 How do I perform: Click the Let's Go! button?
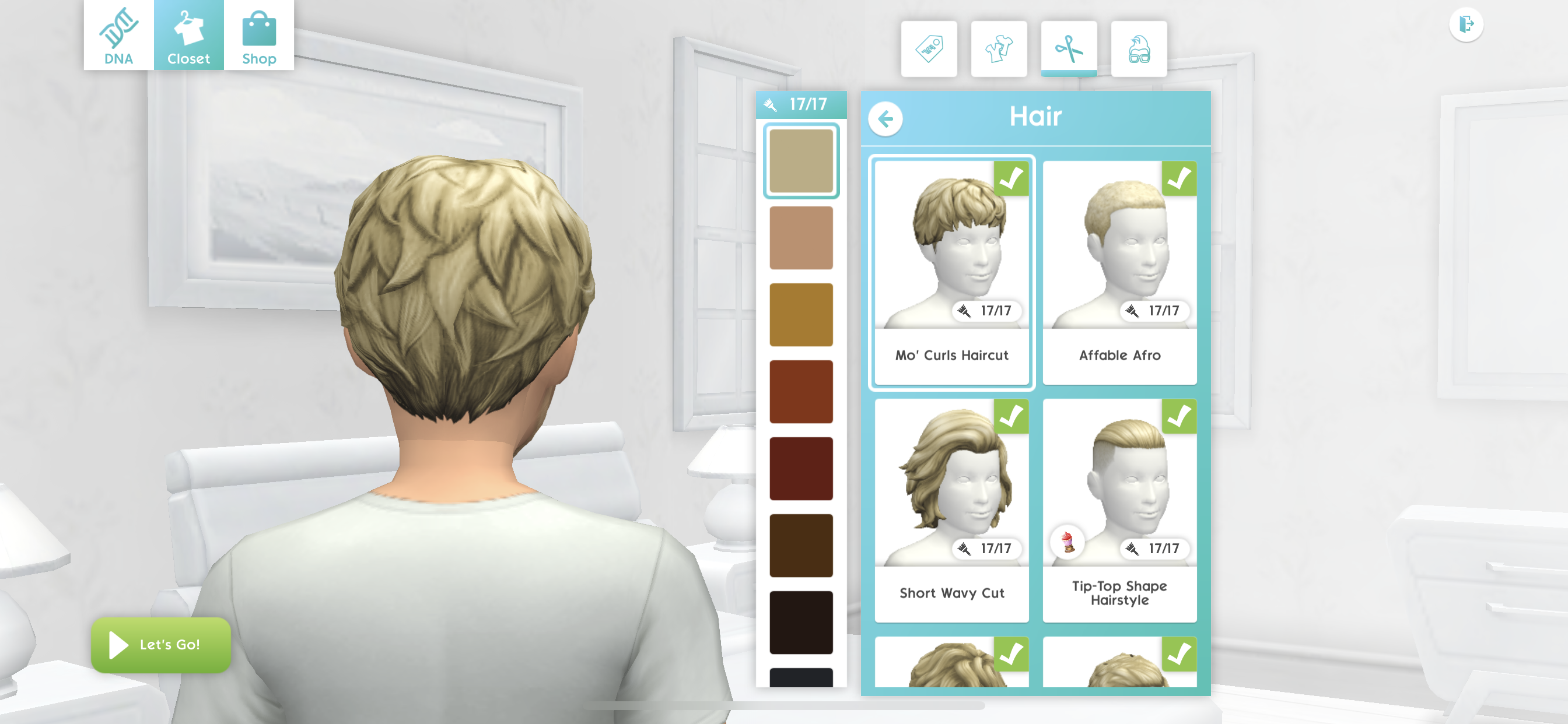pos(160,645)
